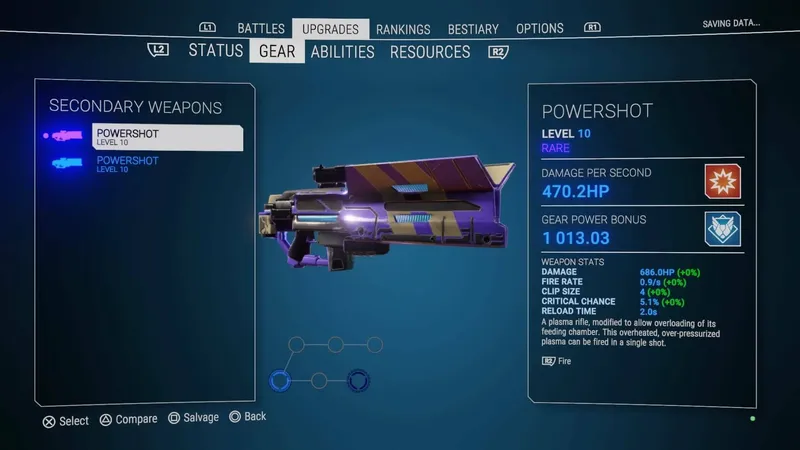Open the Options tab
The width and height of the screenshot is (800, 450).
(540, 29)
